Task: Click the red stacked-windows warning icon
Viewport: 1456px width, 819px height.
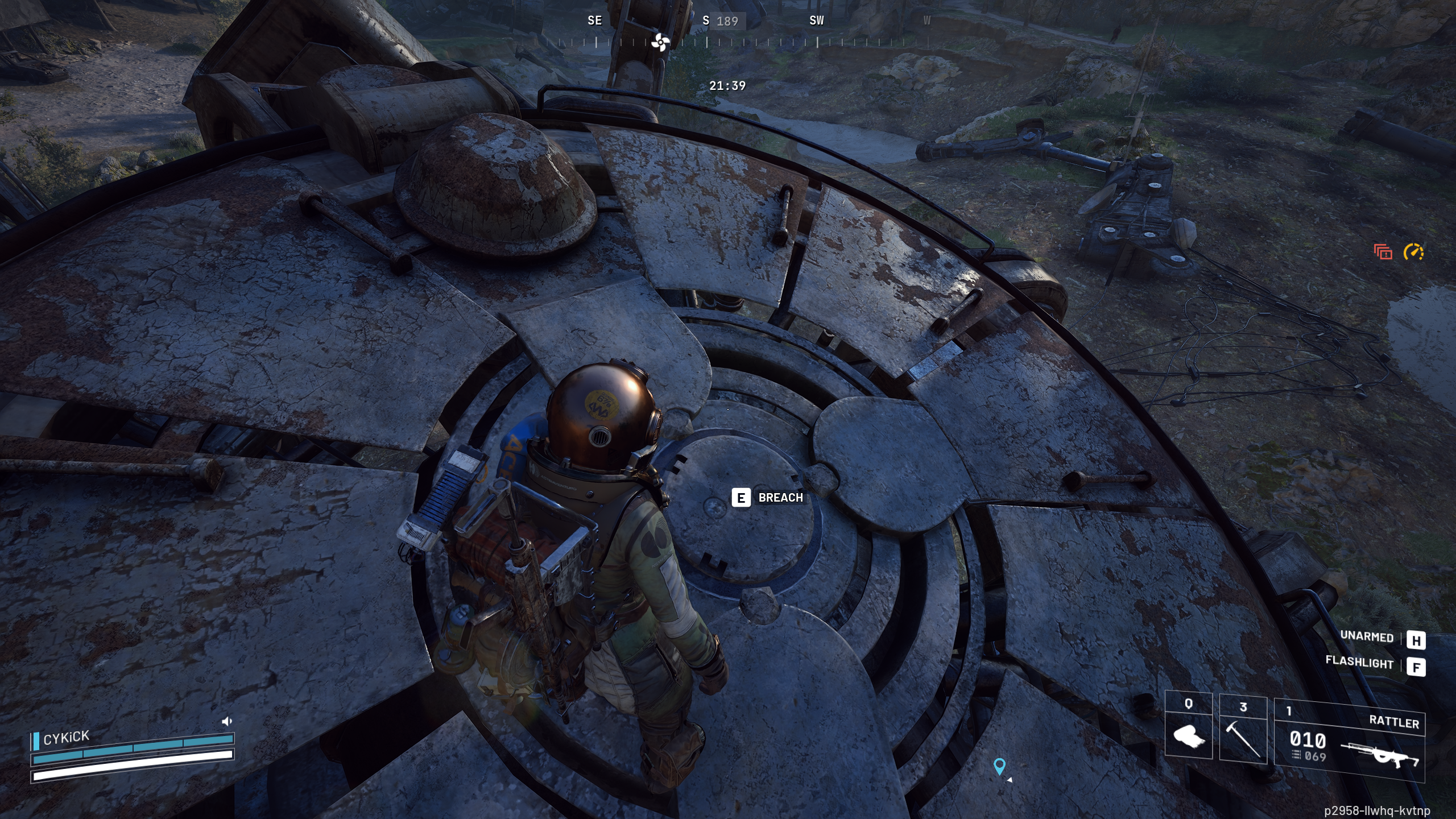Action: [x=1383, y=251]
